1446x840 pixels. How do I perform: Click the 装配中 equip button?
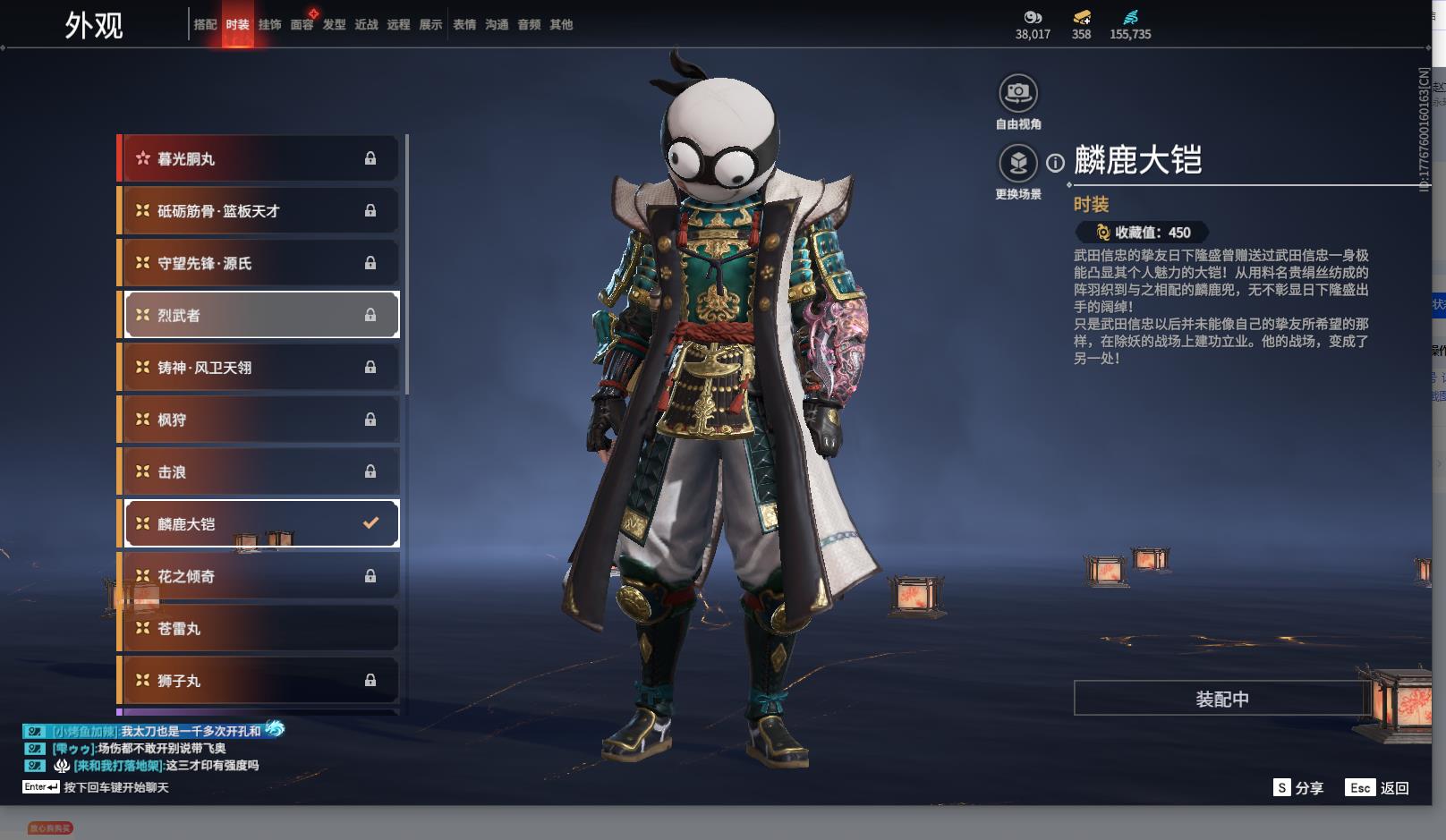click(1221, 699)
